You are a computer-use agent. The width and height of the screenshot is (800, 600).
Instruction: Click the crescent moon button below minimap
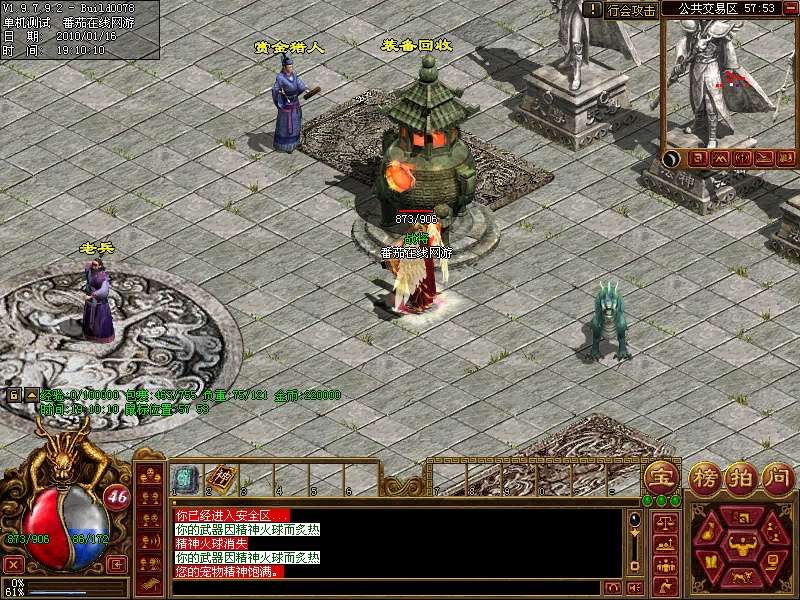point(671,158)
